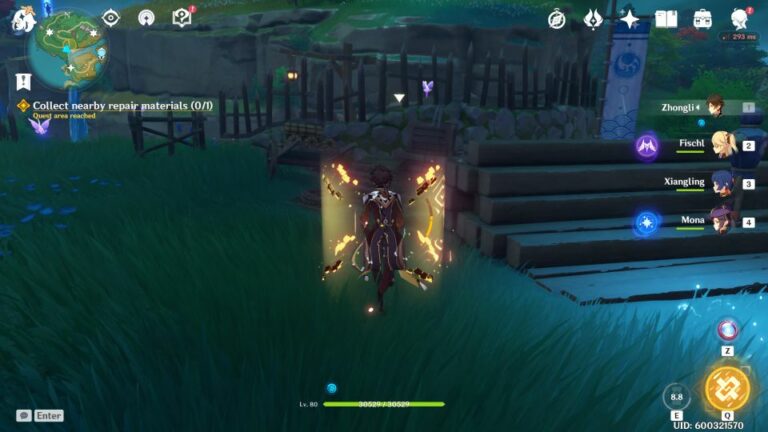Open the compass events icon
This screenshot has height=432, width=768.
(557, 19)
